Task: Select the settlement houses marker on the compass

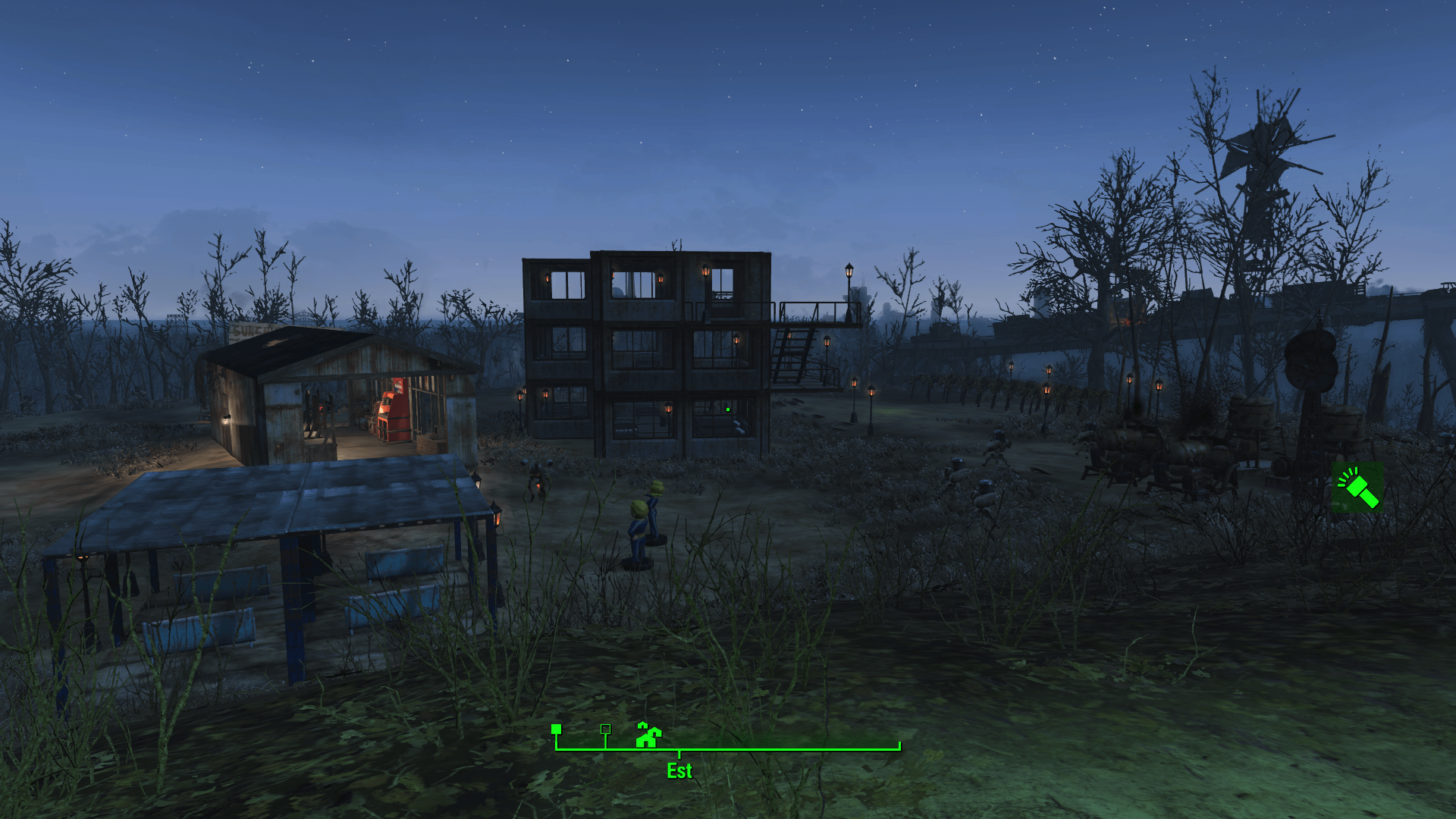Action: pyautogui.click(x=648, y=735)
